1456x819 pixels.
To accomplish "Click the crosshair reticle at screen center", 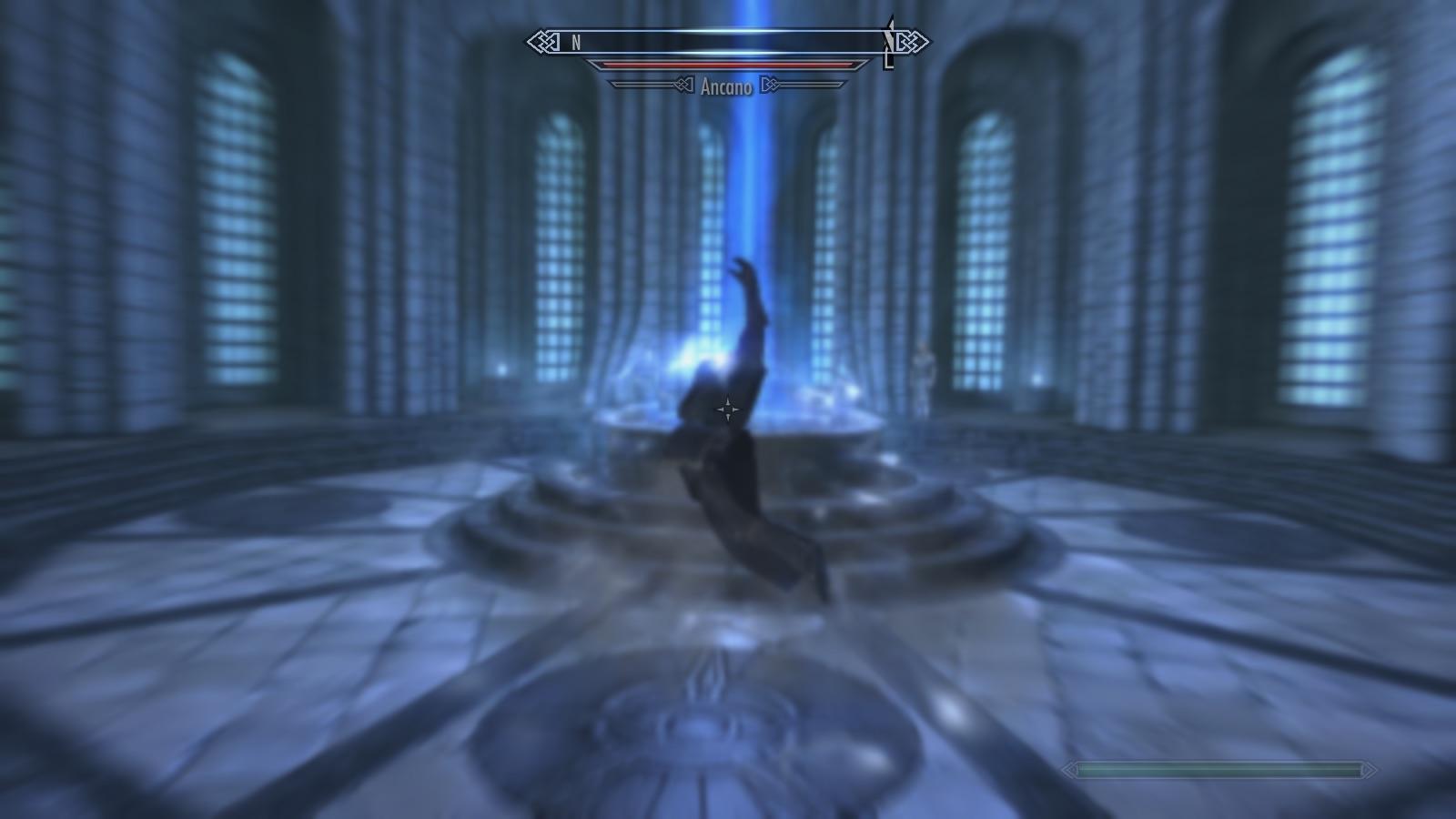I will tap(728, 409).
